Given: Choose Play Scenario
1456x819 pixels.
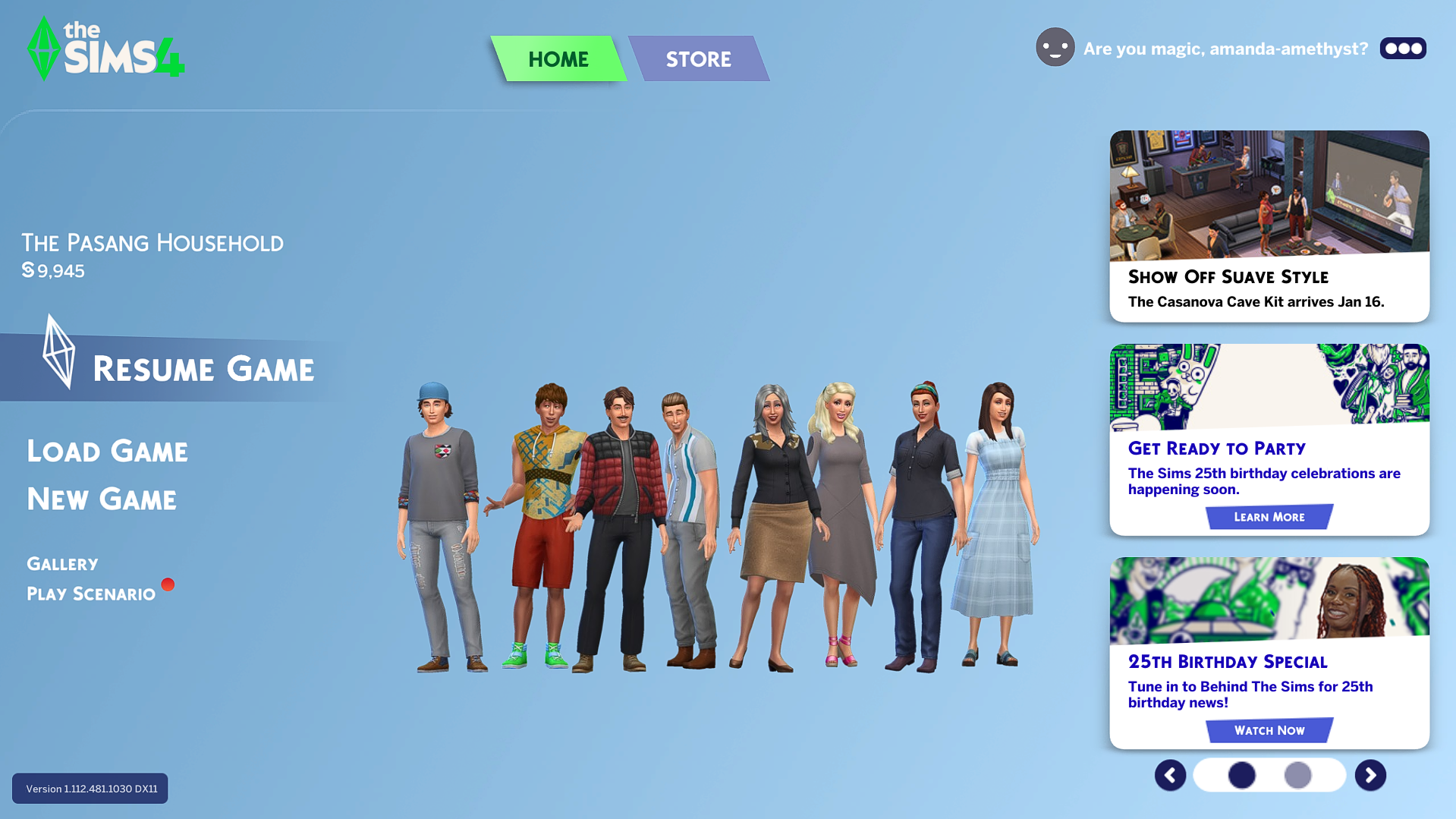Looking at the screenshot, I should click(x=91, y=594).
